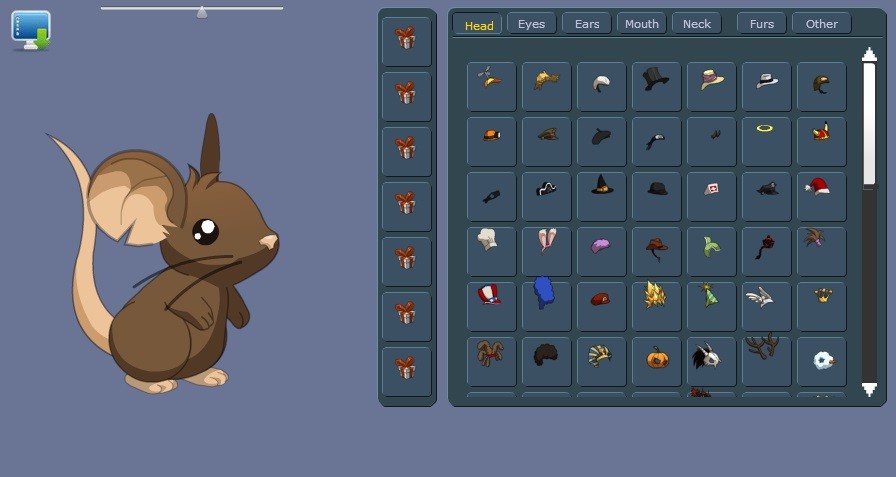
Task: Select the golden halo item
Action: tap(765, 128)
